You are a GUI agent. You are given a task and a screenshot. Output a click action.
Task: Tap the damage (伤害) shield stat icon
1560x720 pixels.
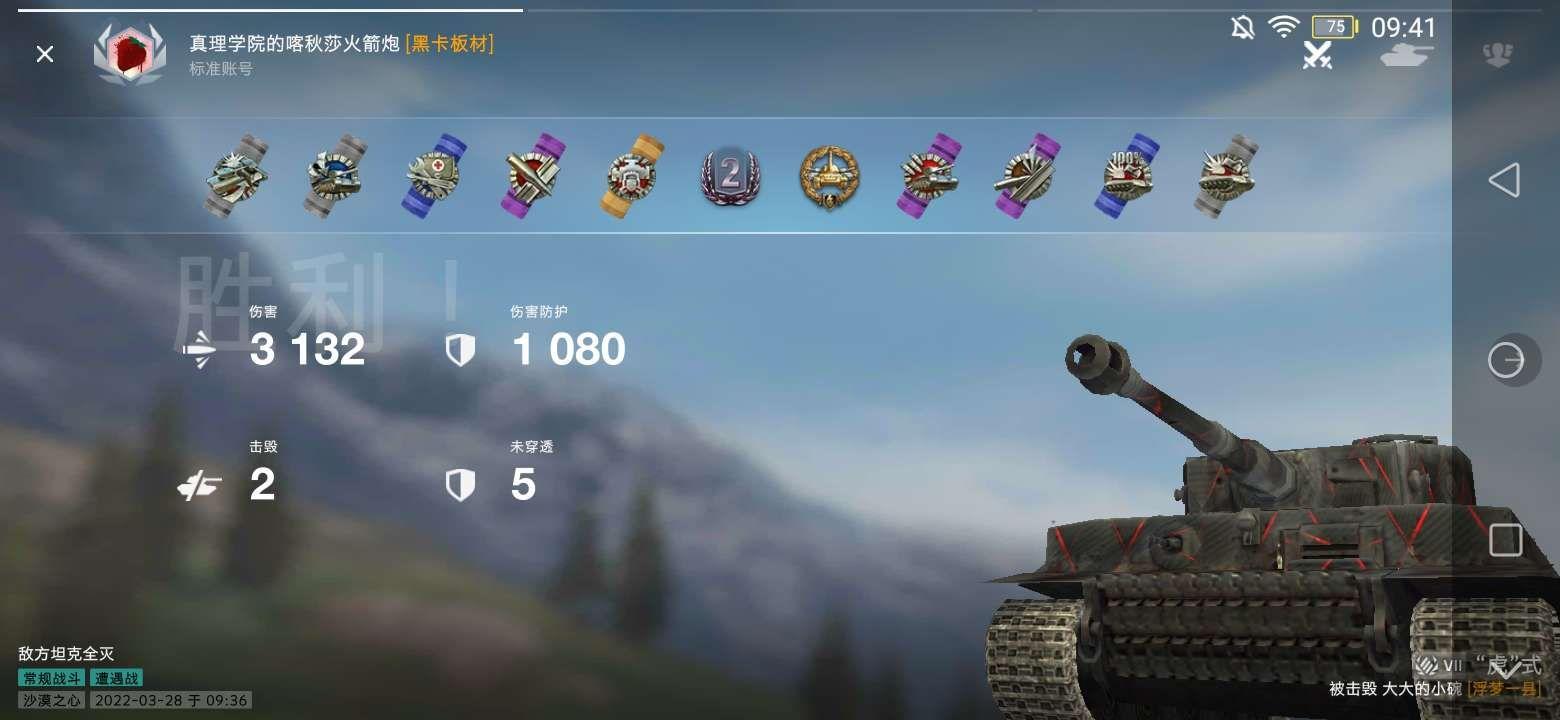(459, 349)
